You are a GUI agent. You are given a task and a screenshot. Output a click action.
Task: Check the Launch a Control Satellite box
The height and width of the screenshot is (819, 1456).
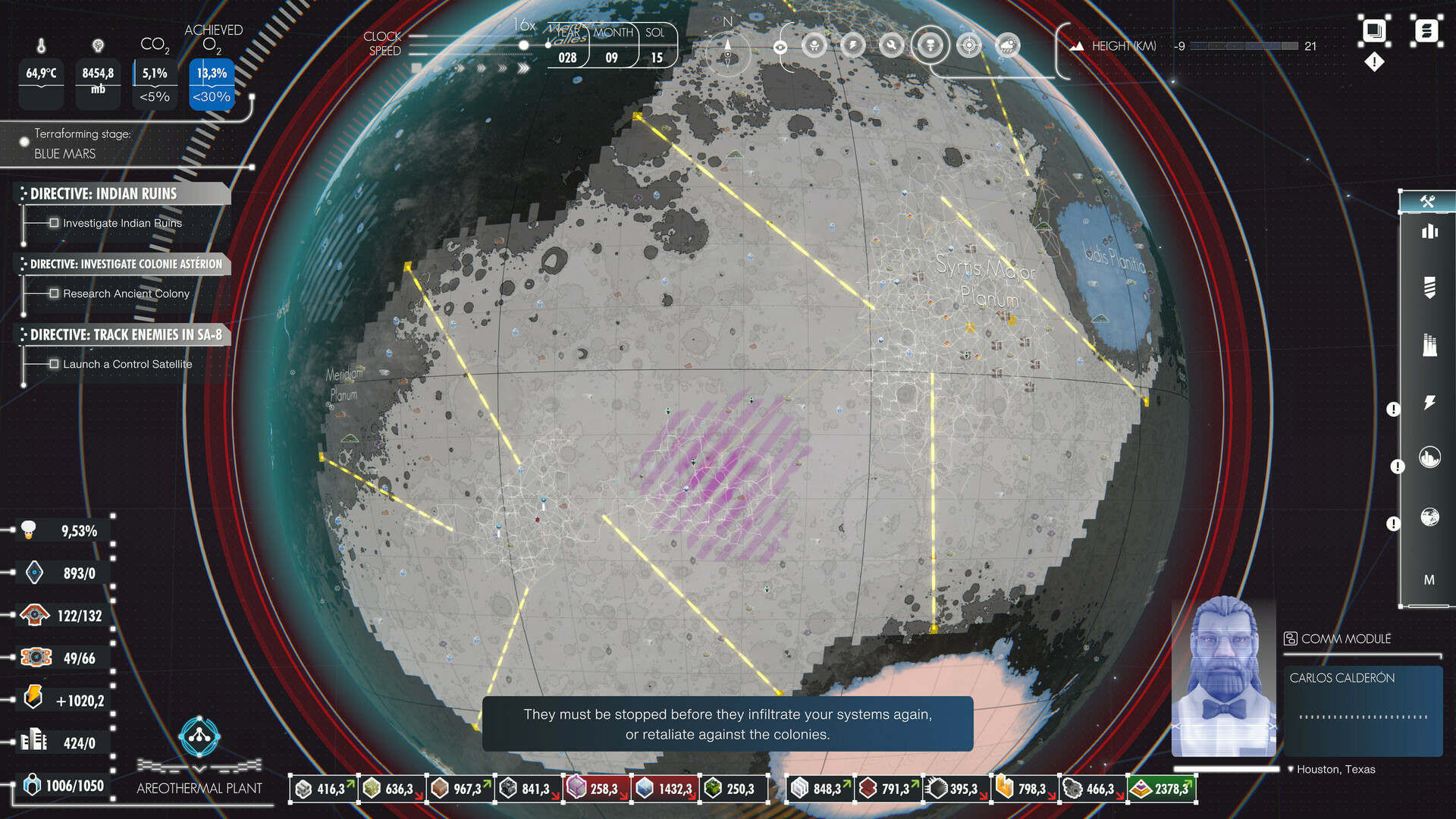point(54,364)
